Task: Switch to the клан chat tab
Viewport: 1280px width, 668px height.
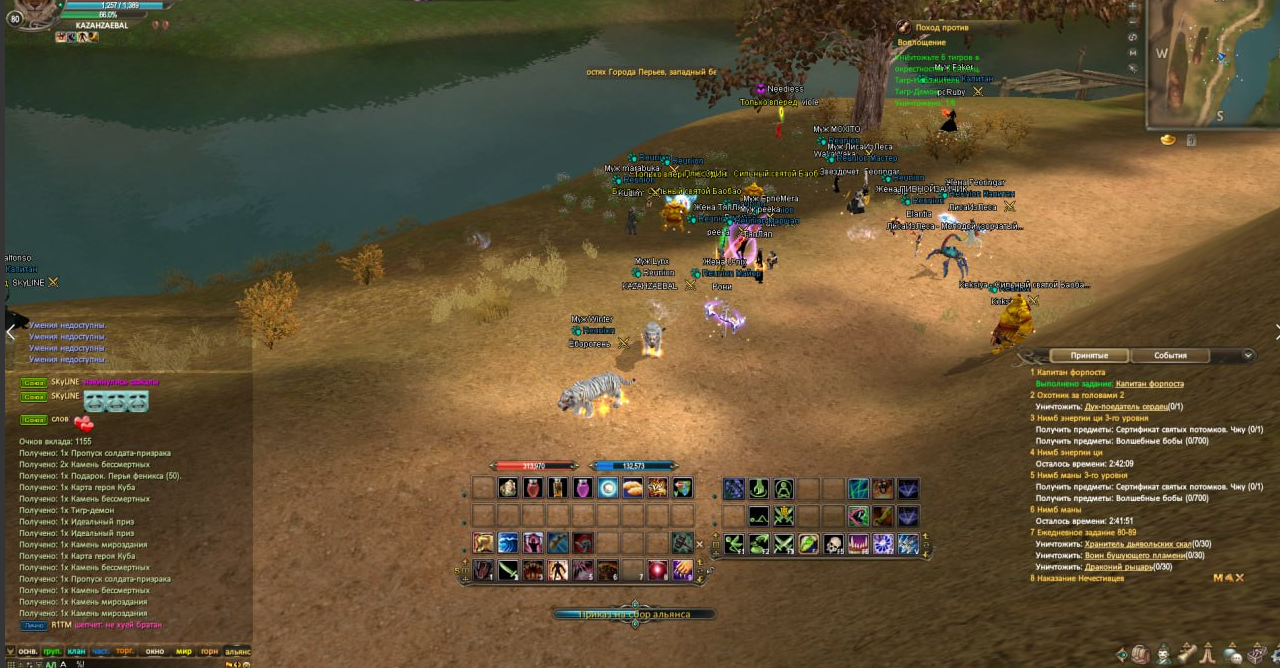Action: click(76, 651)
